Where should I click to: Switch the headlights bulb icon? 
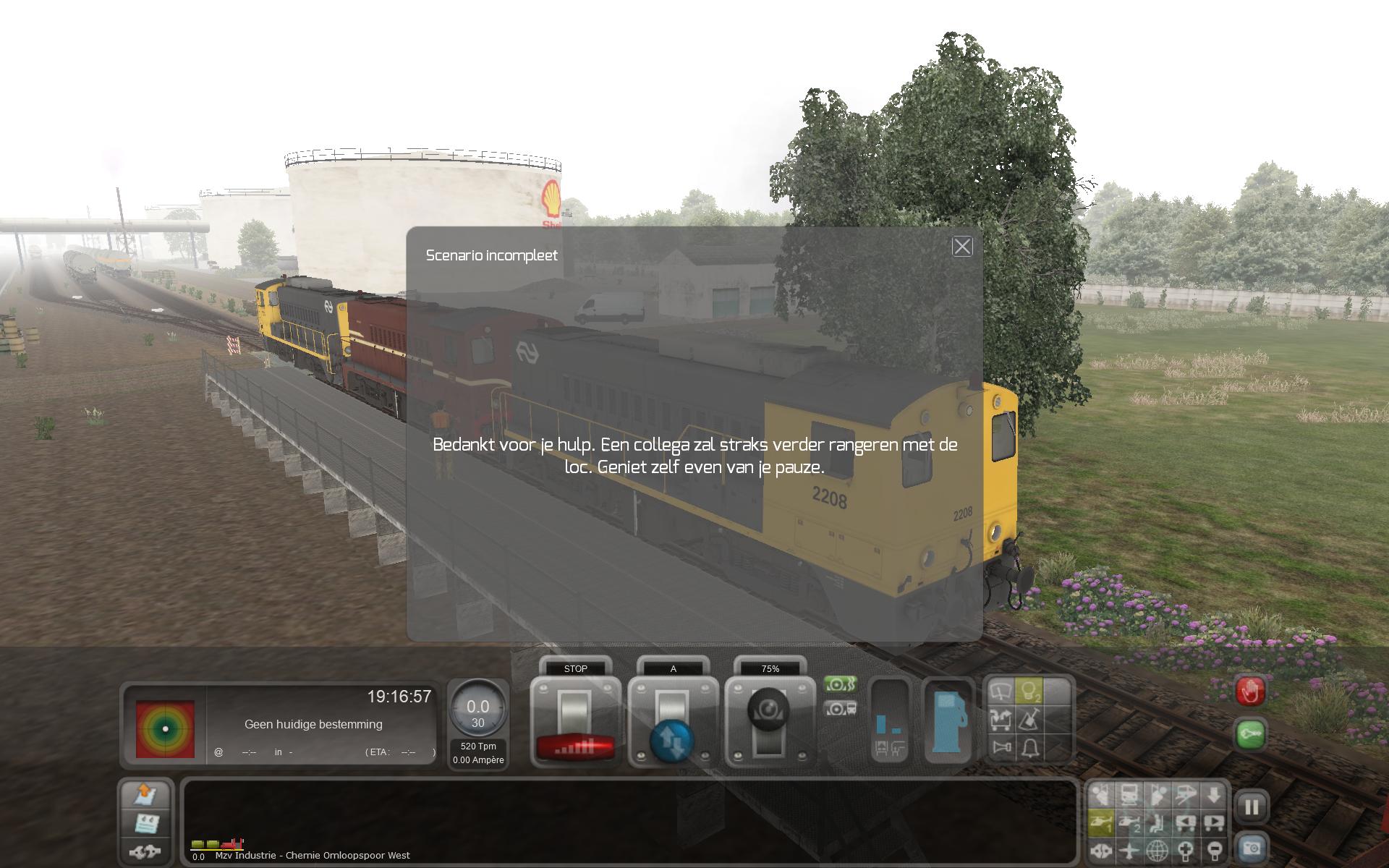[x=1029, y=692]
